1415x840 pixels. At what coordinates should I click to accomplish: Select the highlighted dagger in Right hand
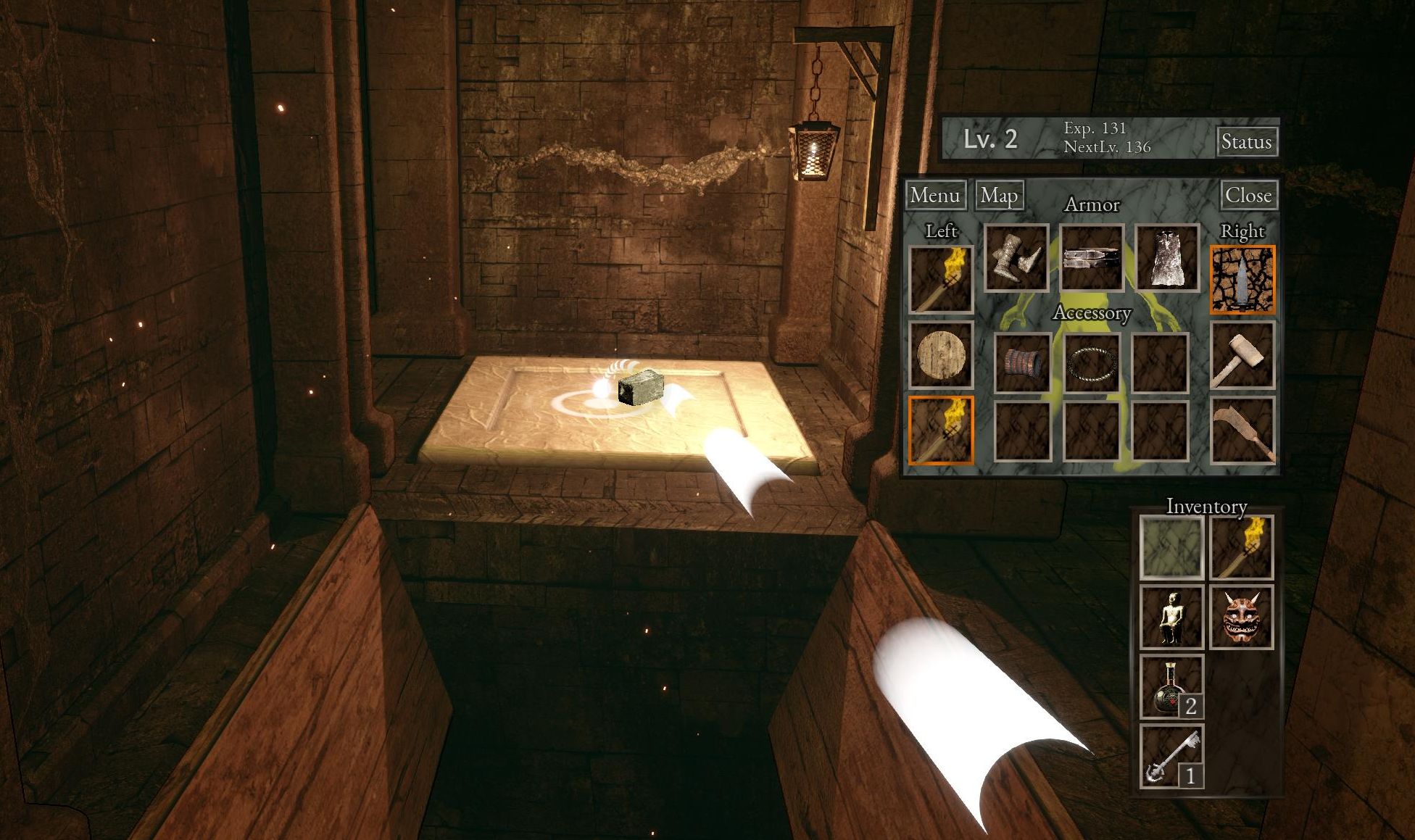pyautogui.click(x=1242, y=280)
